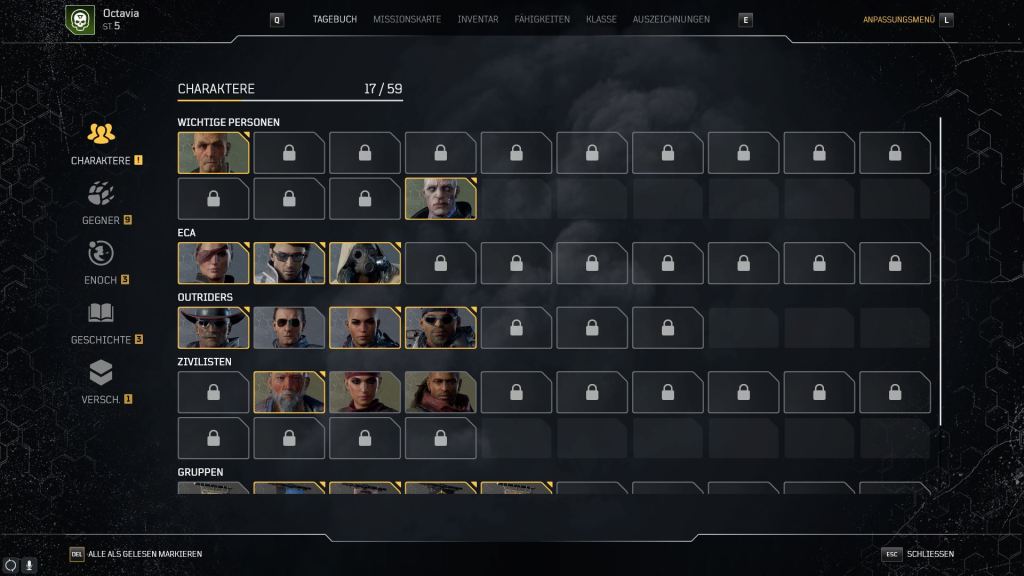Open the Outriders cowboy hat character entry
1024x576 pixels.
(x=213, y=327)
